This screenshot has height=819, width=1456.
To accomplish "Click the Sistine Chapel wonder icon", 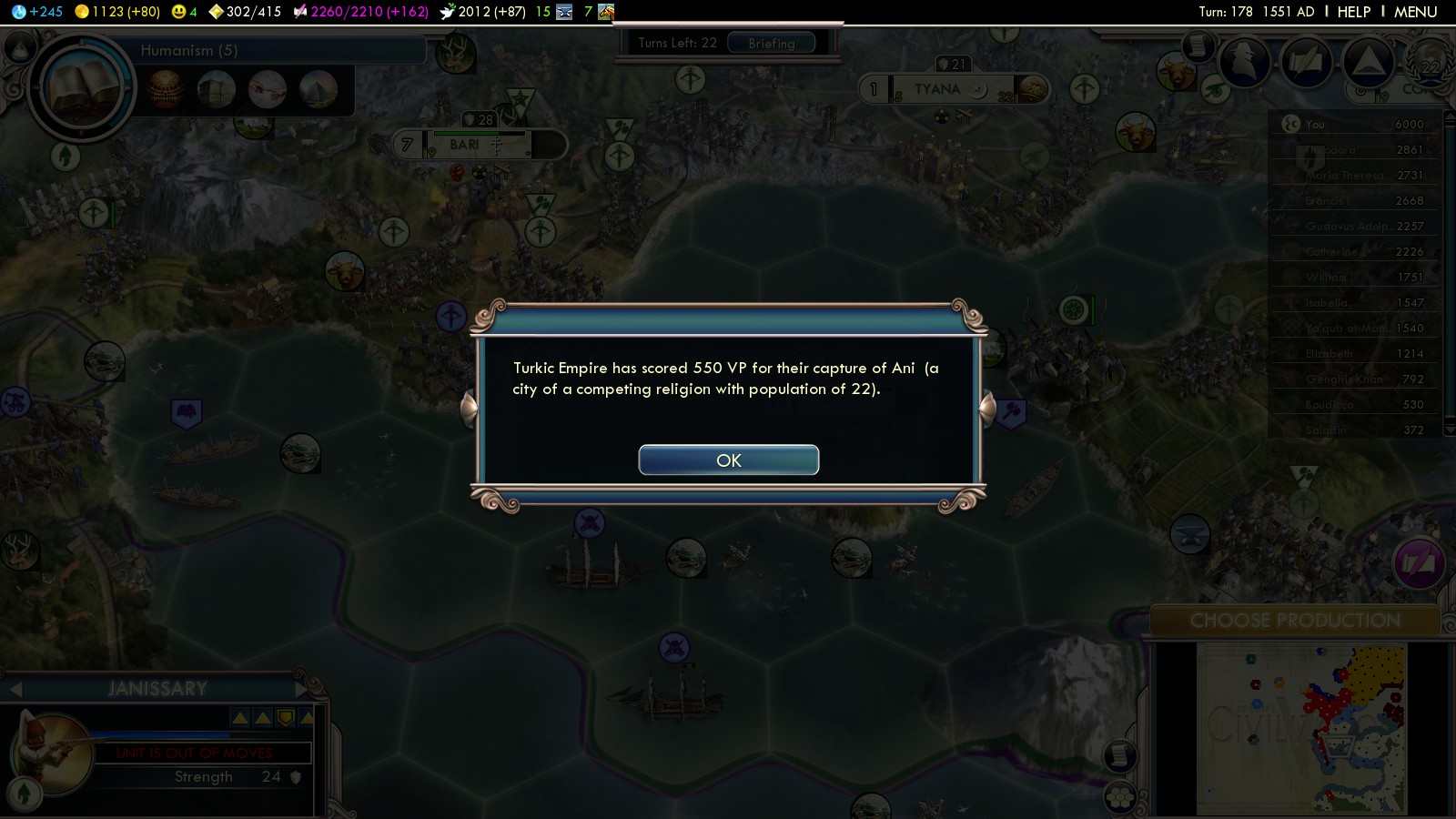I will pos(268,89).
